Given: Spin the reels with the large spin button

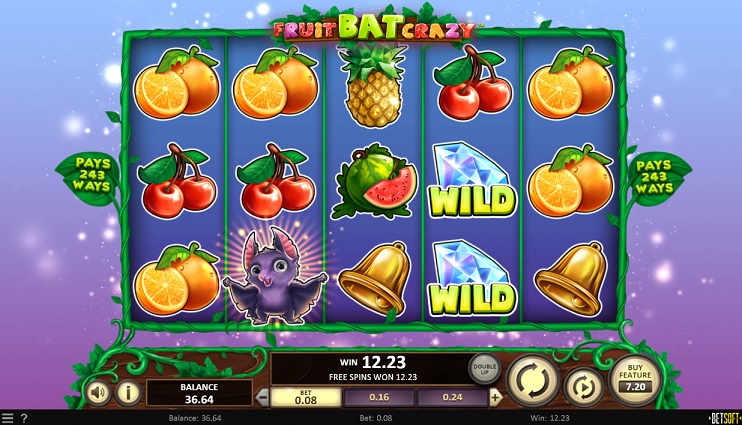Looking at the screenshot, I should pyautogui.click(x=532, y=379).
